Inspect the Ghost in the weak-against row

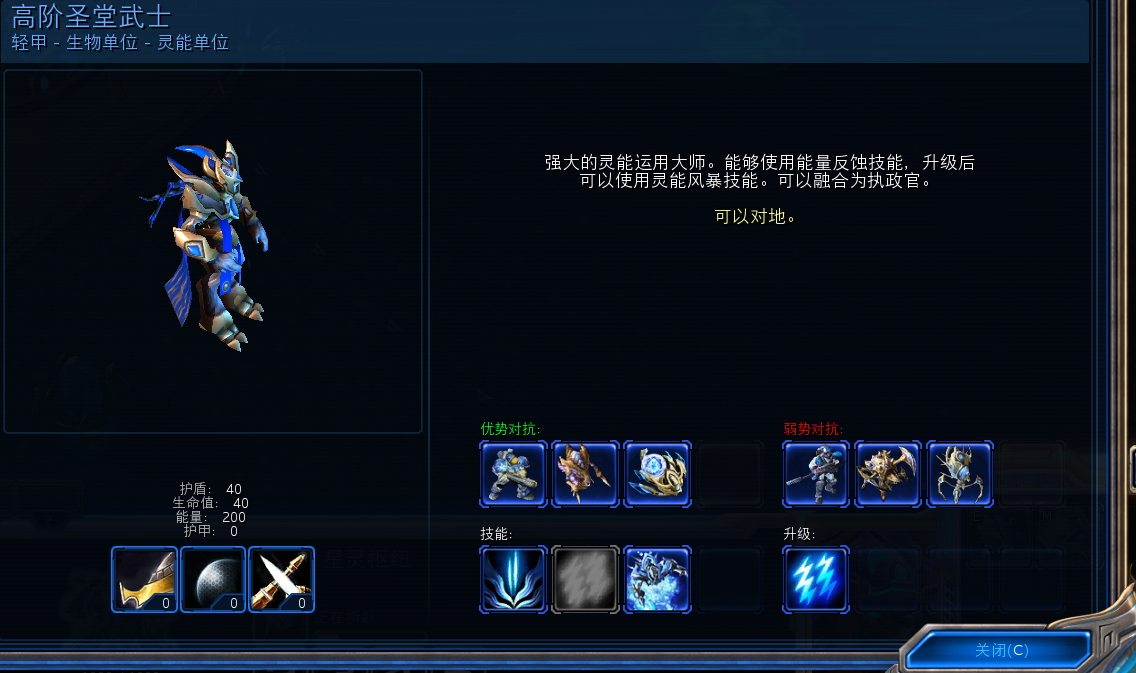[x=816, y=474]
